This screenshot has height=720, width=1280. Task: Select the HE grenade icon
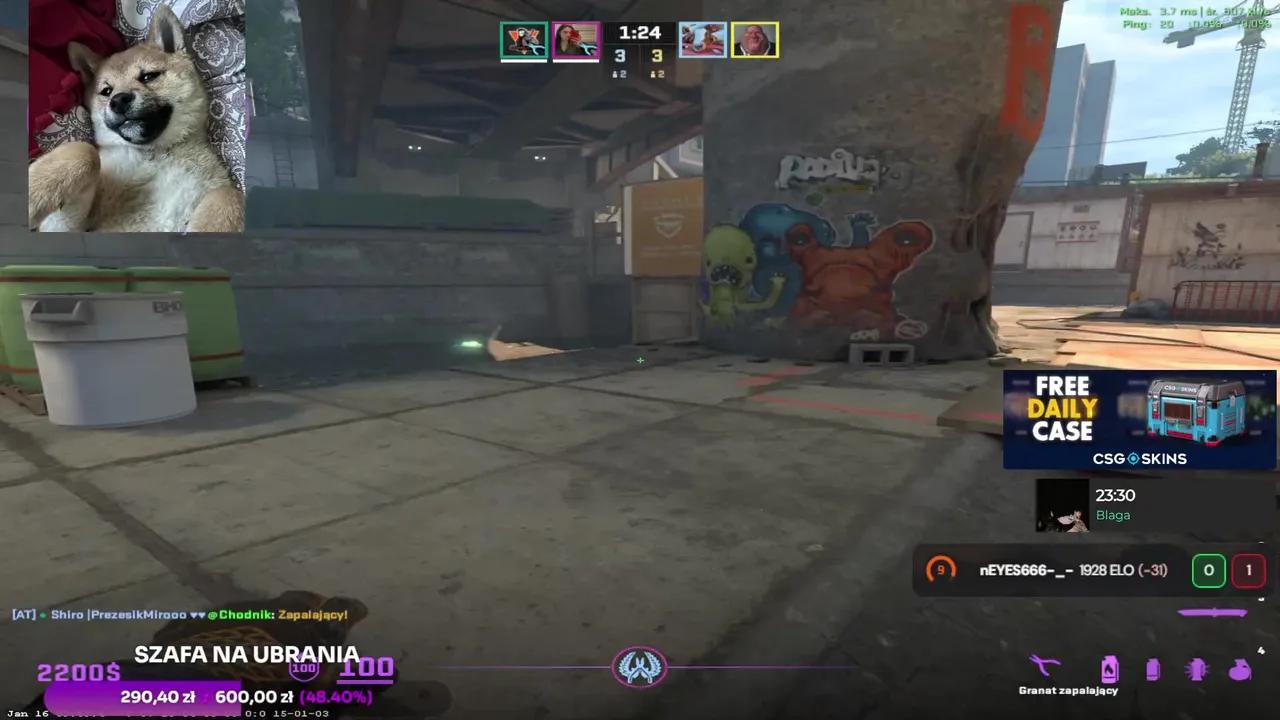coord(1238,668)
